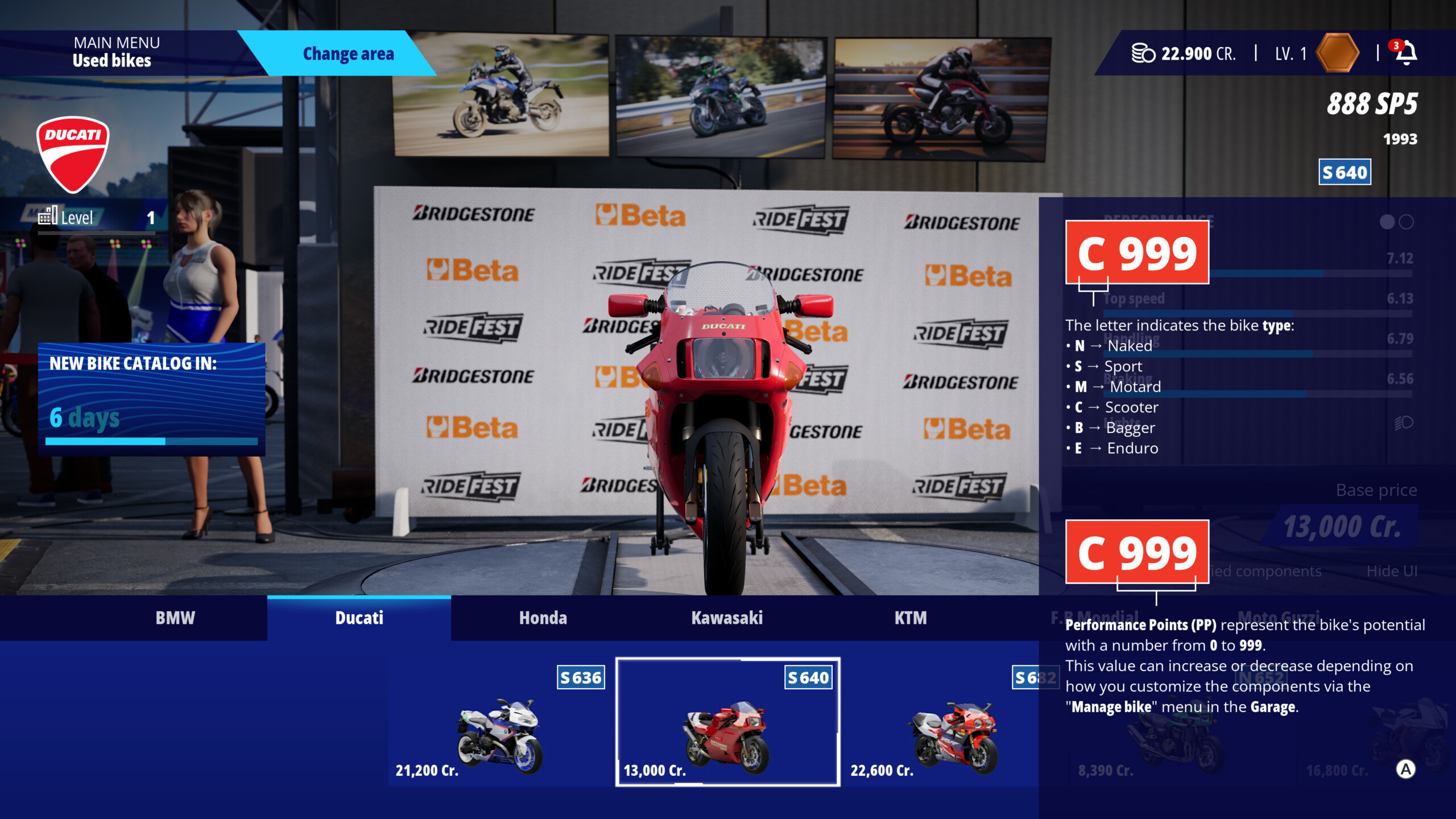The width and height of the screenshot is (1456, 819).
Task: Select the Ducati brand tab
Action: pos(359,618)
